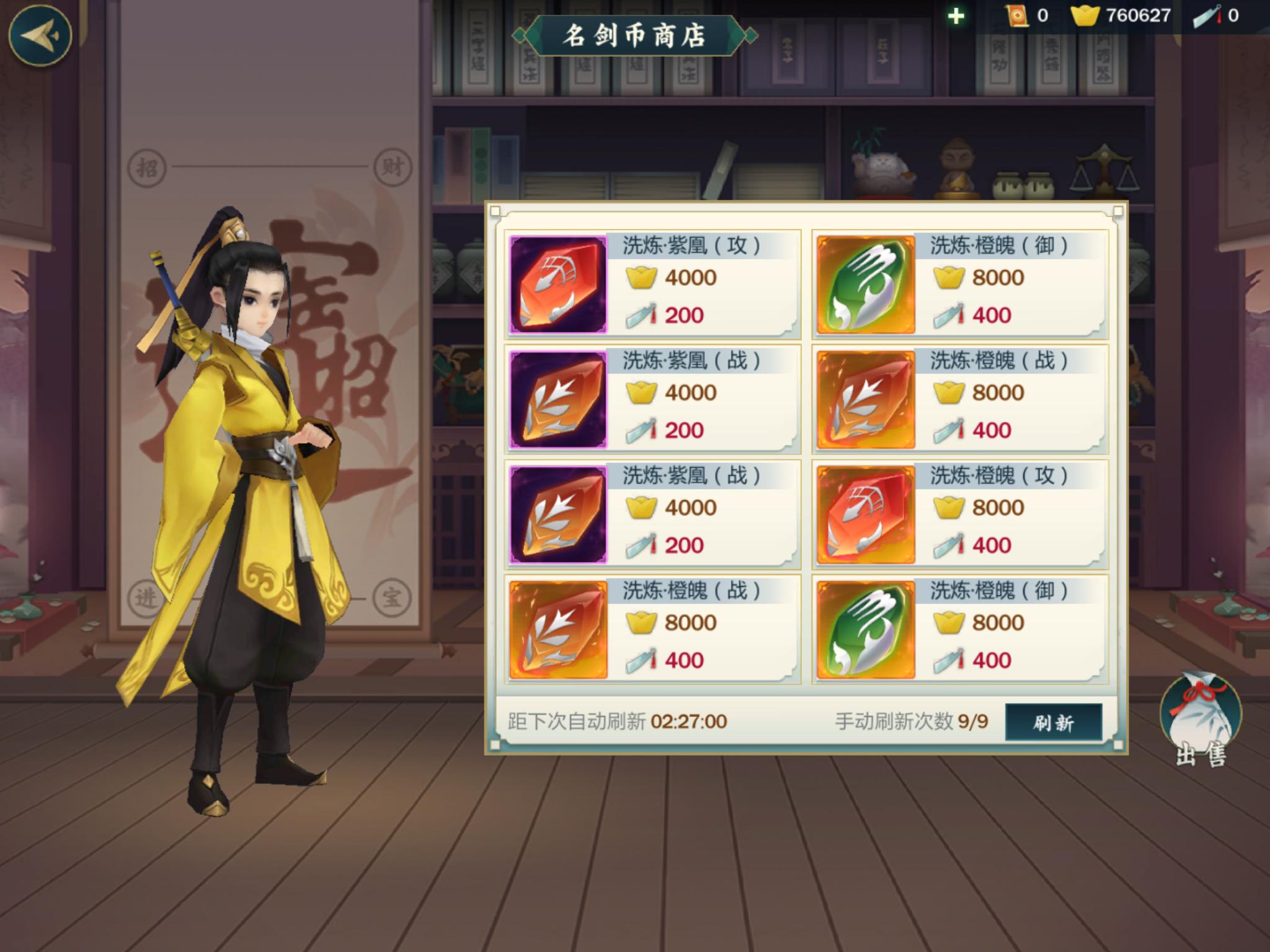
Task: Tap the green plus to add currency
Action: point(956,16)
